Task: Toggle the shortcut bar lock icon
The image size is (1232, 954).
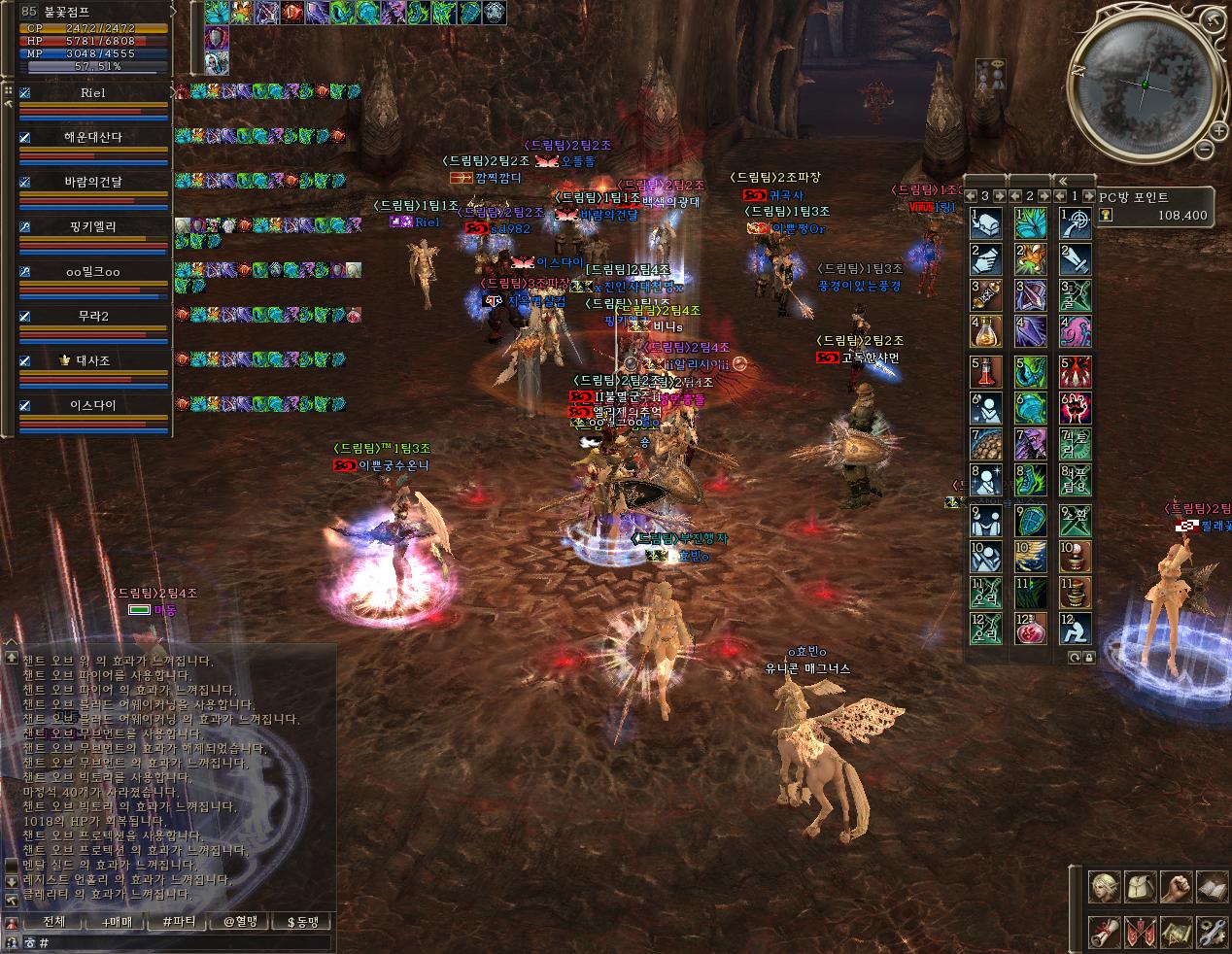Action: click(1088, 658)
